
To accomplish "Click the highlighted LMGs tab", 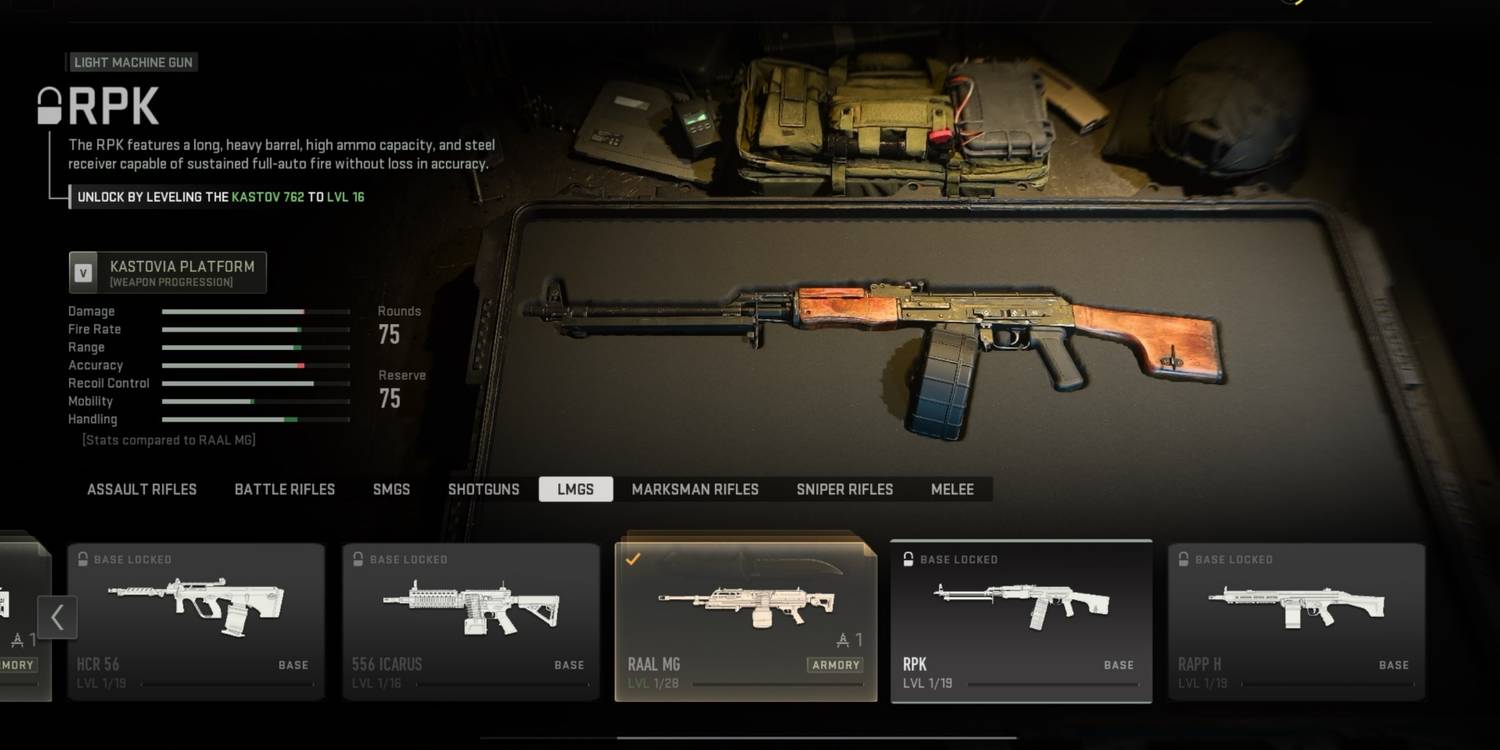I will pos(575,489).
